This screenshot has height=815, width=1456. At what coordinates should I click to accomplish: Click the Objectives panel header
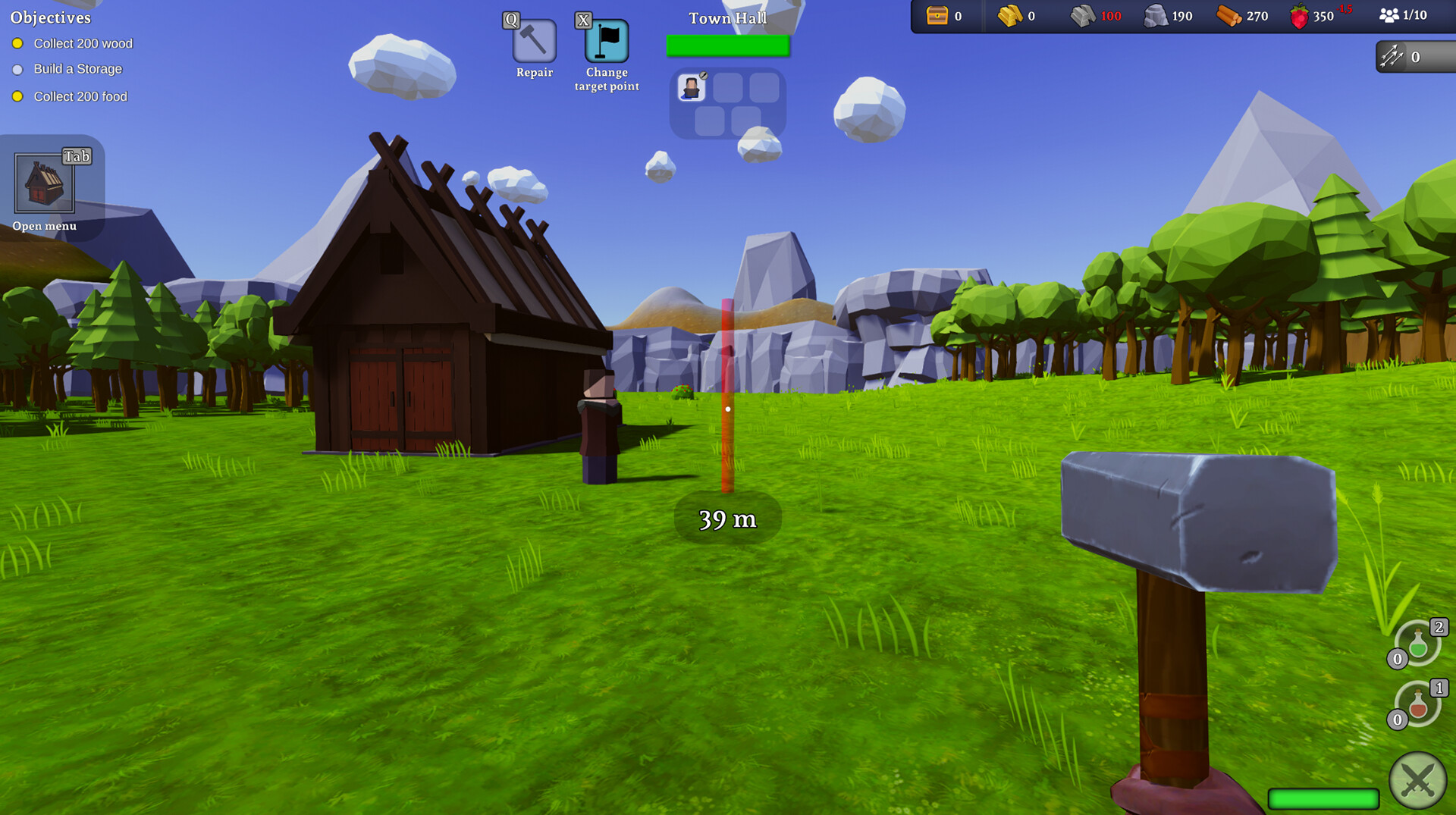point(49,17)
